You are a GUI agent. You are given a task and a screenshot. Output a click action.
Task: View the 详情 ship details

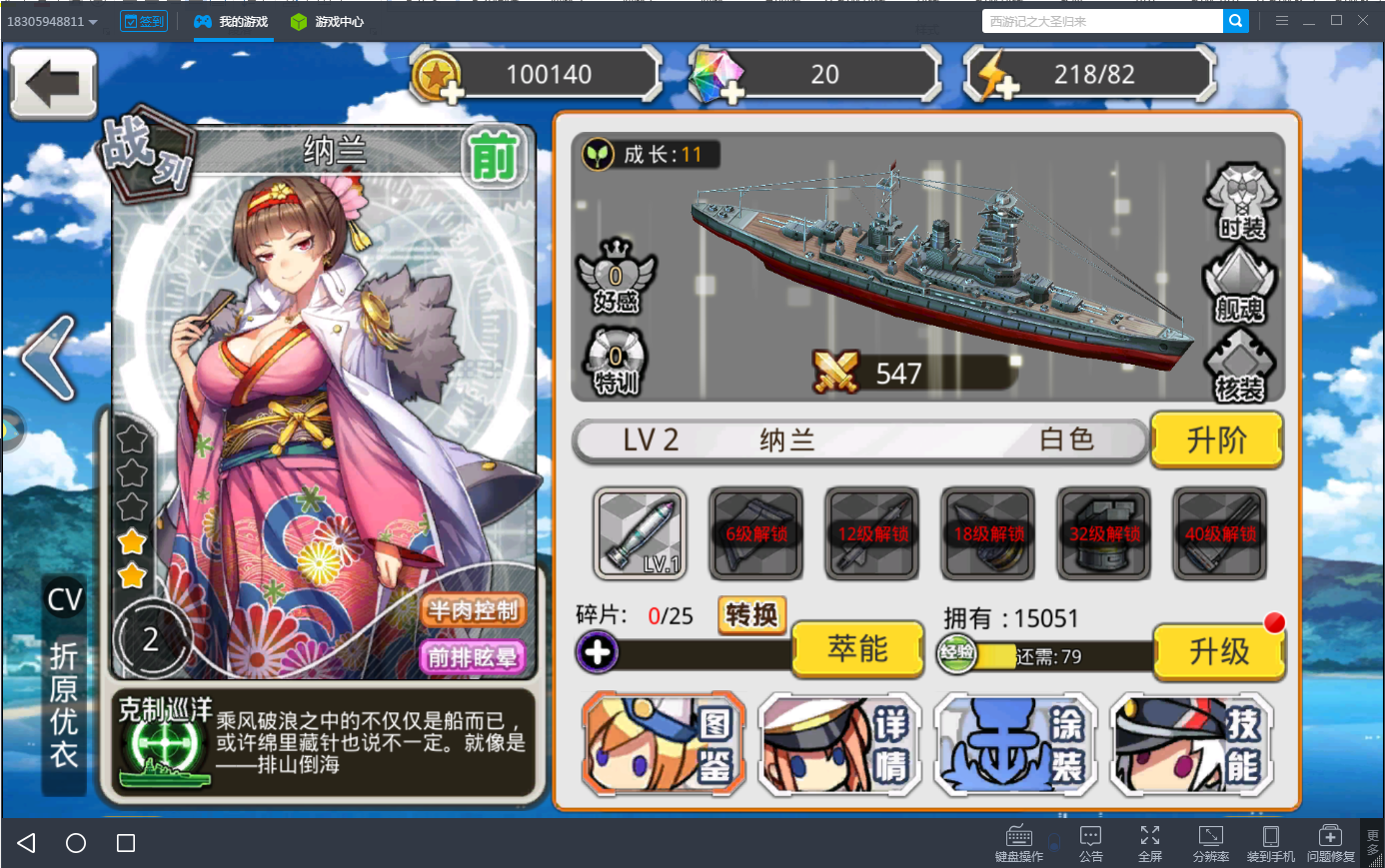[839, 744]
